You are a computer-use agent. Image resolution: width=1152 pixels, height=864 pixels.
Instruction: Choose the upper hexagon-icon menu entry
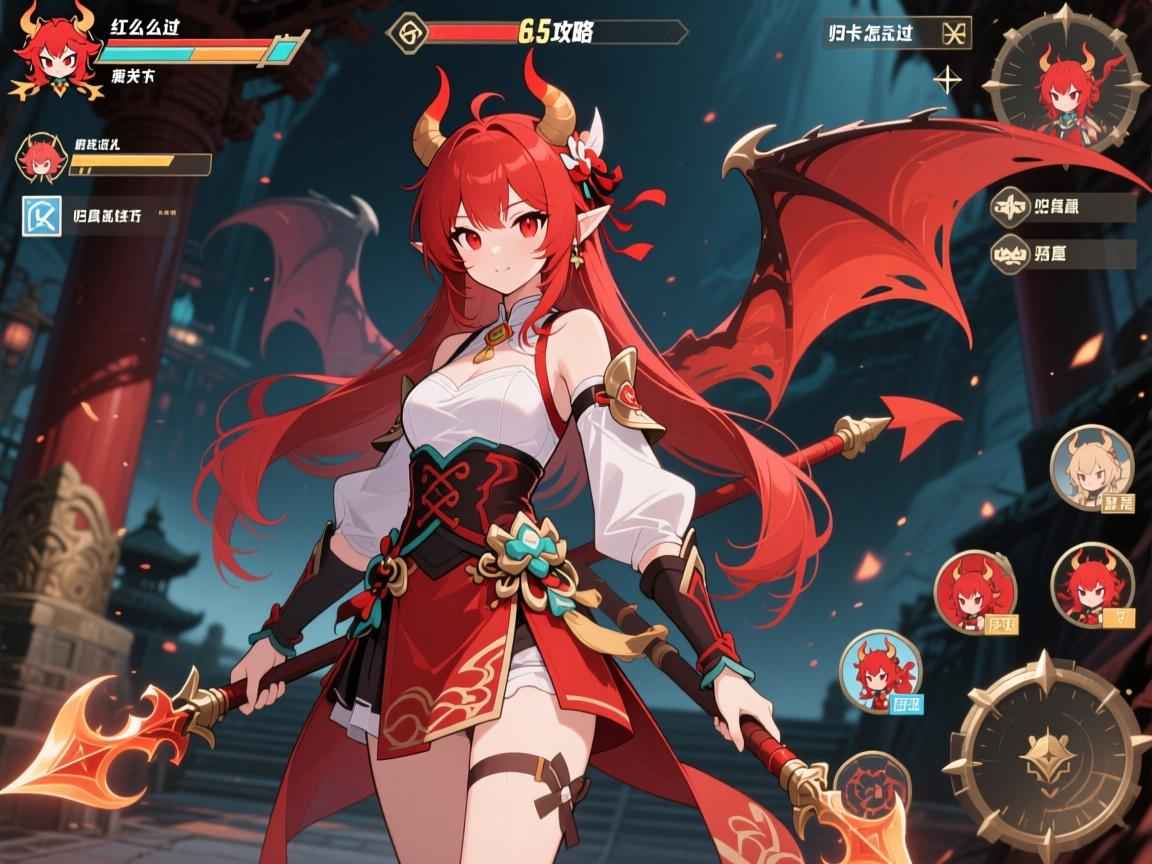[1010, 207]
